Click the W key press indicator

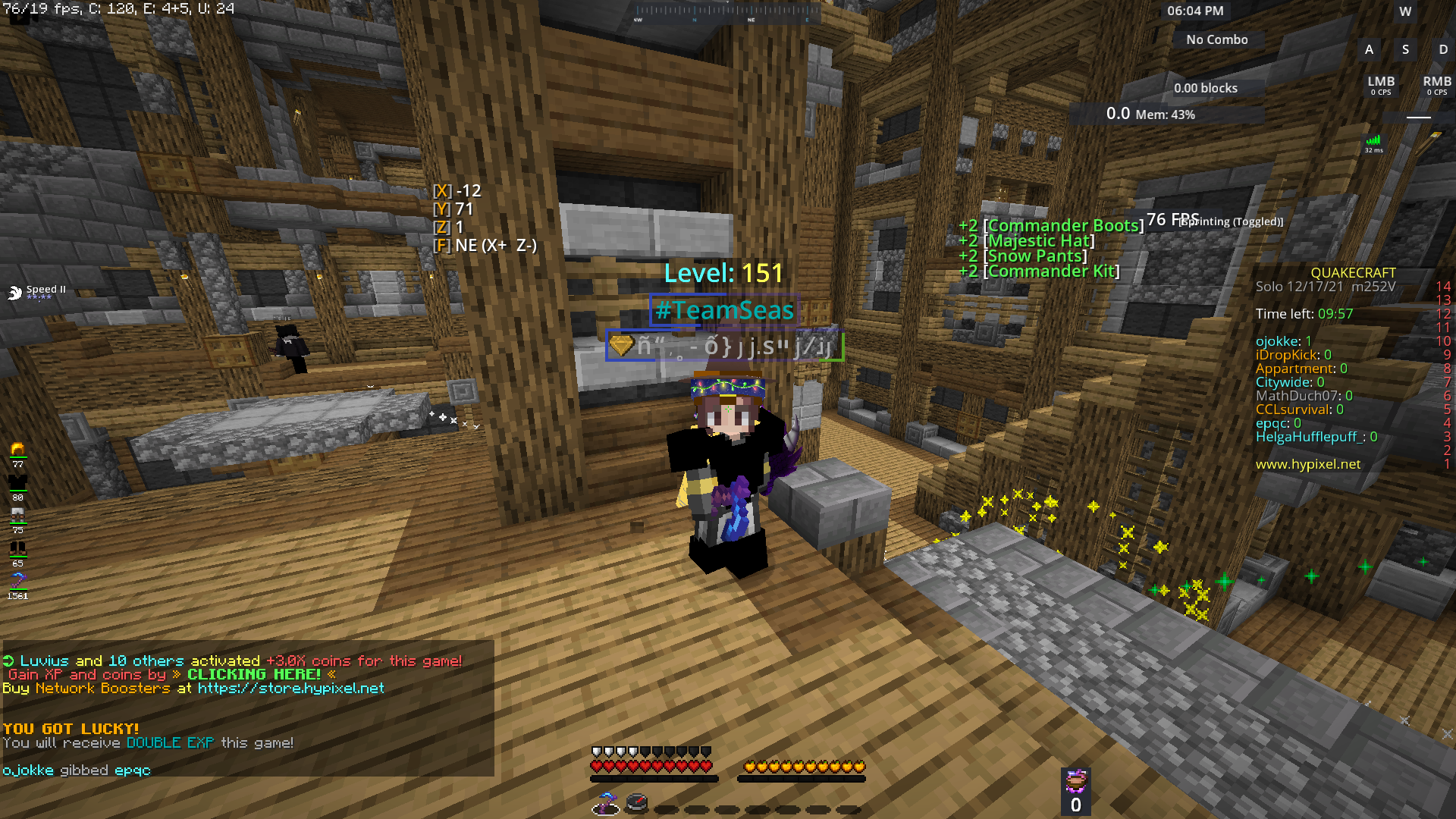pos(1404,11)
